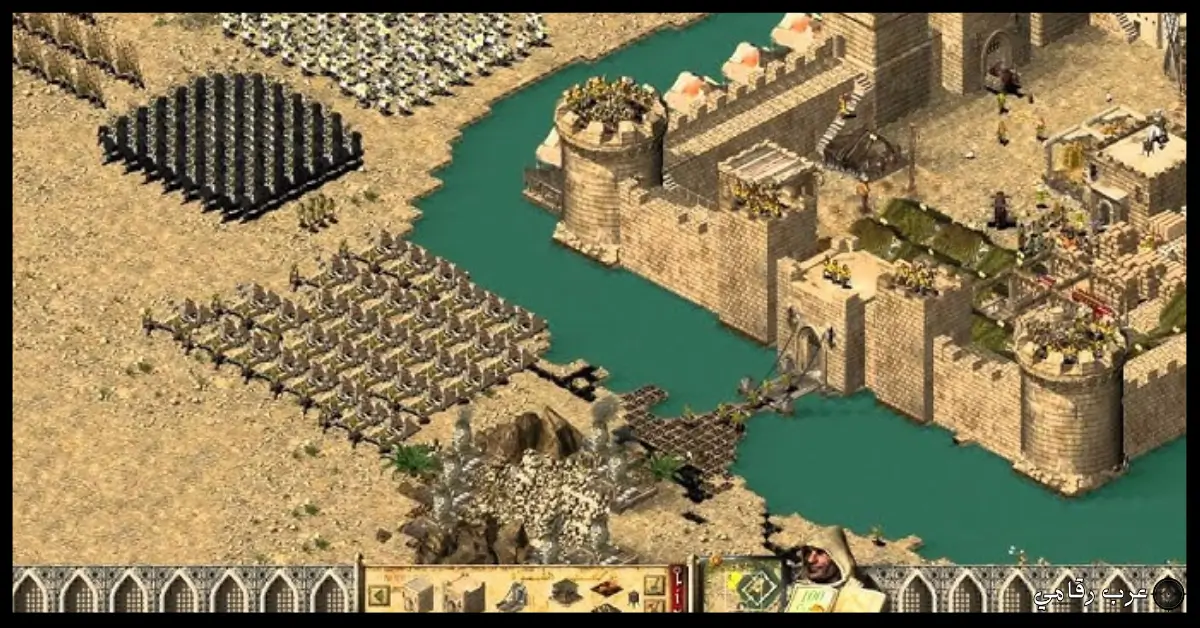Select the small brazier icon
1200x628 pixels.
[x=633, y=597]
